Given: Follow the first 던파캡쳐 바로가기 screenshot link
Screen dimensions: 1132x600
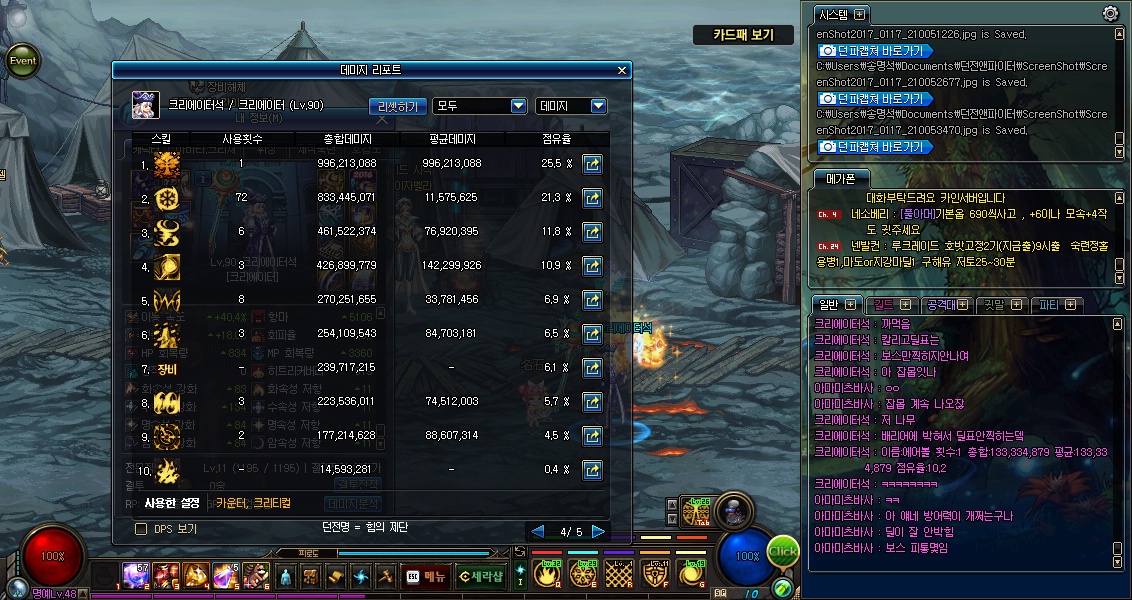Looking at the screenshot, I should [874, 50].
